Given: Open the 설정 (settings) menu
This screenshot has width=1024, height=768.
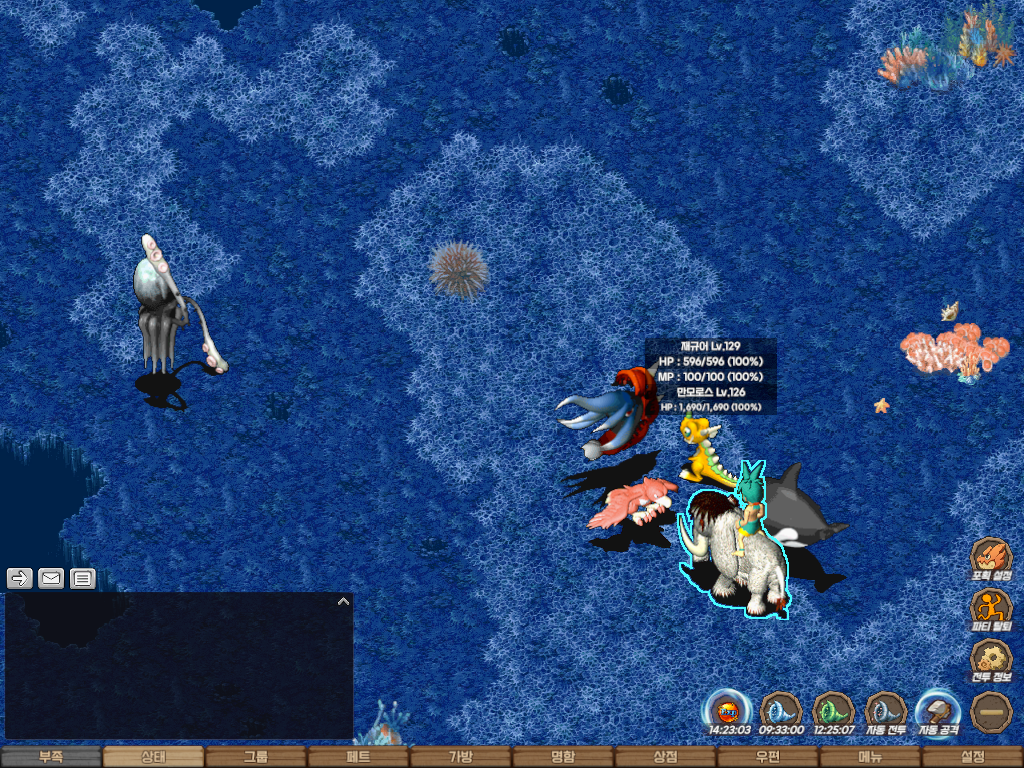Looking at the screenshot, I should [972, 757].
